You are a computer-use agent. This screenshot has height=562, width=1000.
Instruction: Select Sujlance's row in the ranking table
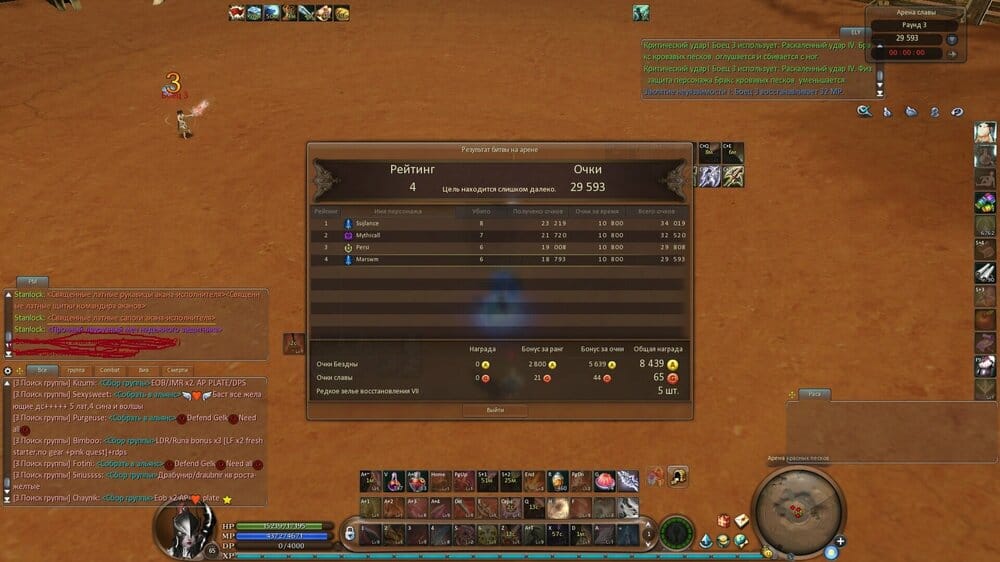500,224
